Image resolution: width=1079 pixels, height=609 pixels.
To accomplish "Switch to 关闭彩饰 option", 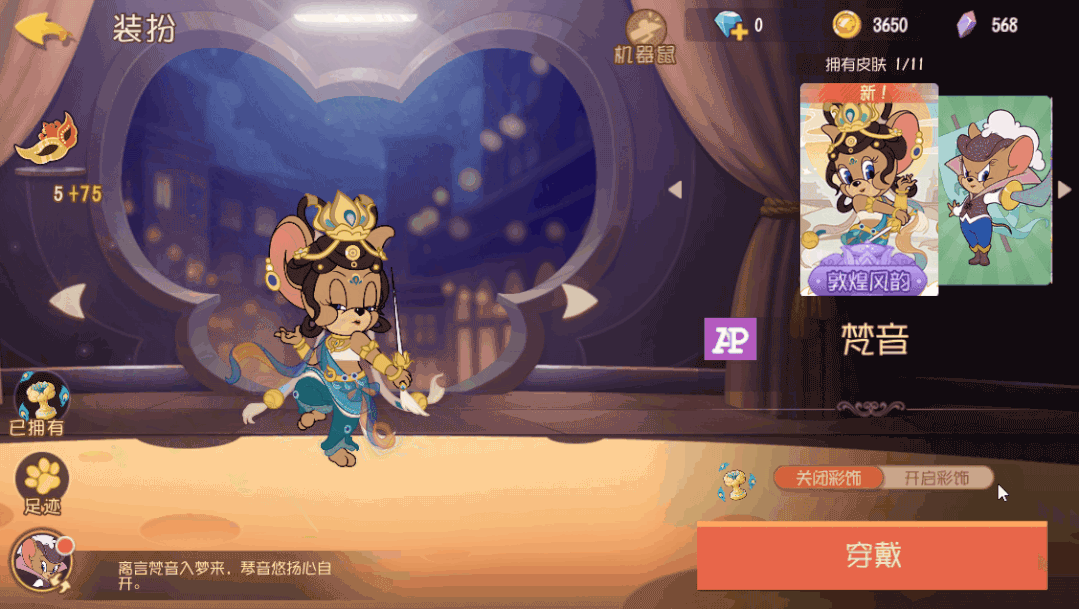I will click(x=828, y=478).
